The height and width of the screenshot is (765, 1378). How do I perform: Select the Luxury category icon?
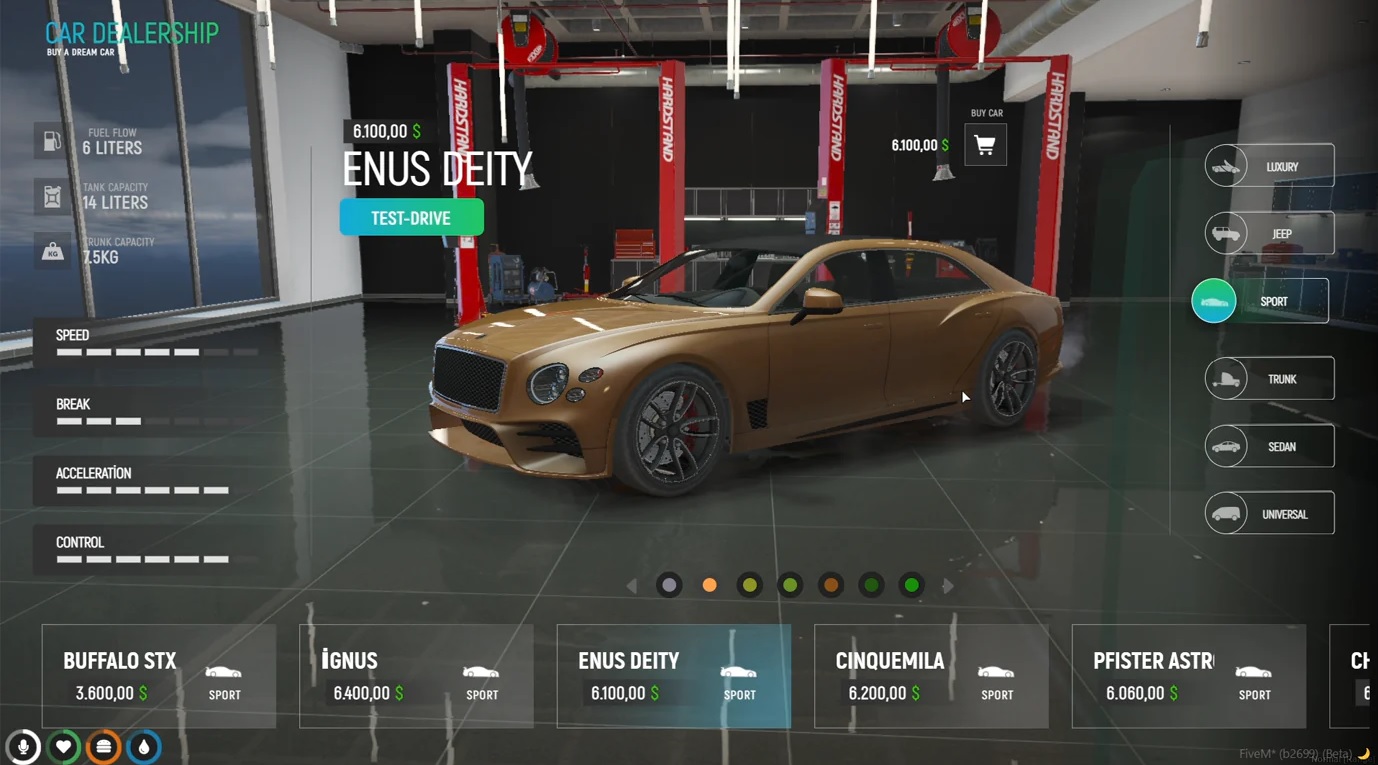tap(1224, 165)
